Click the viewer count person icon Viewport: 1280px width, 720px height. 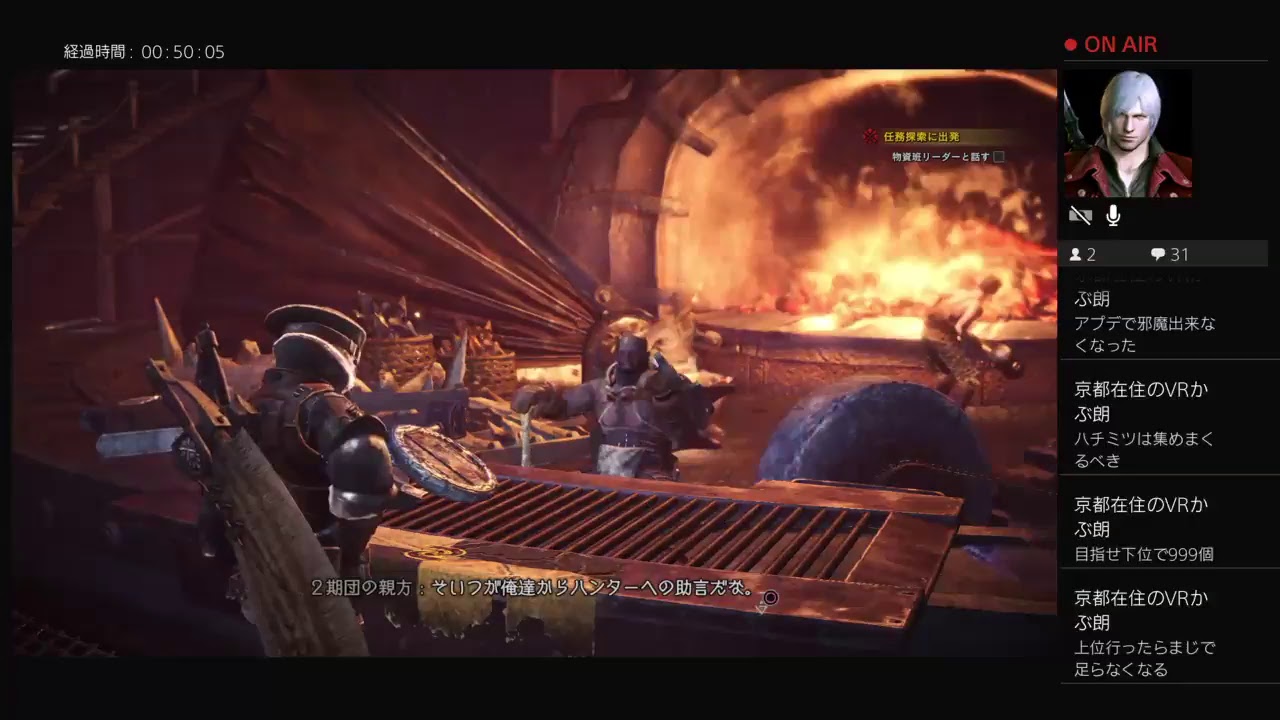point(1076,254)
